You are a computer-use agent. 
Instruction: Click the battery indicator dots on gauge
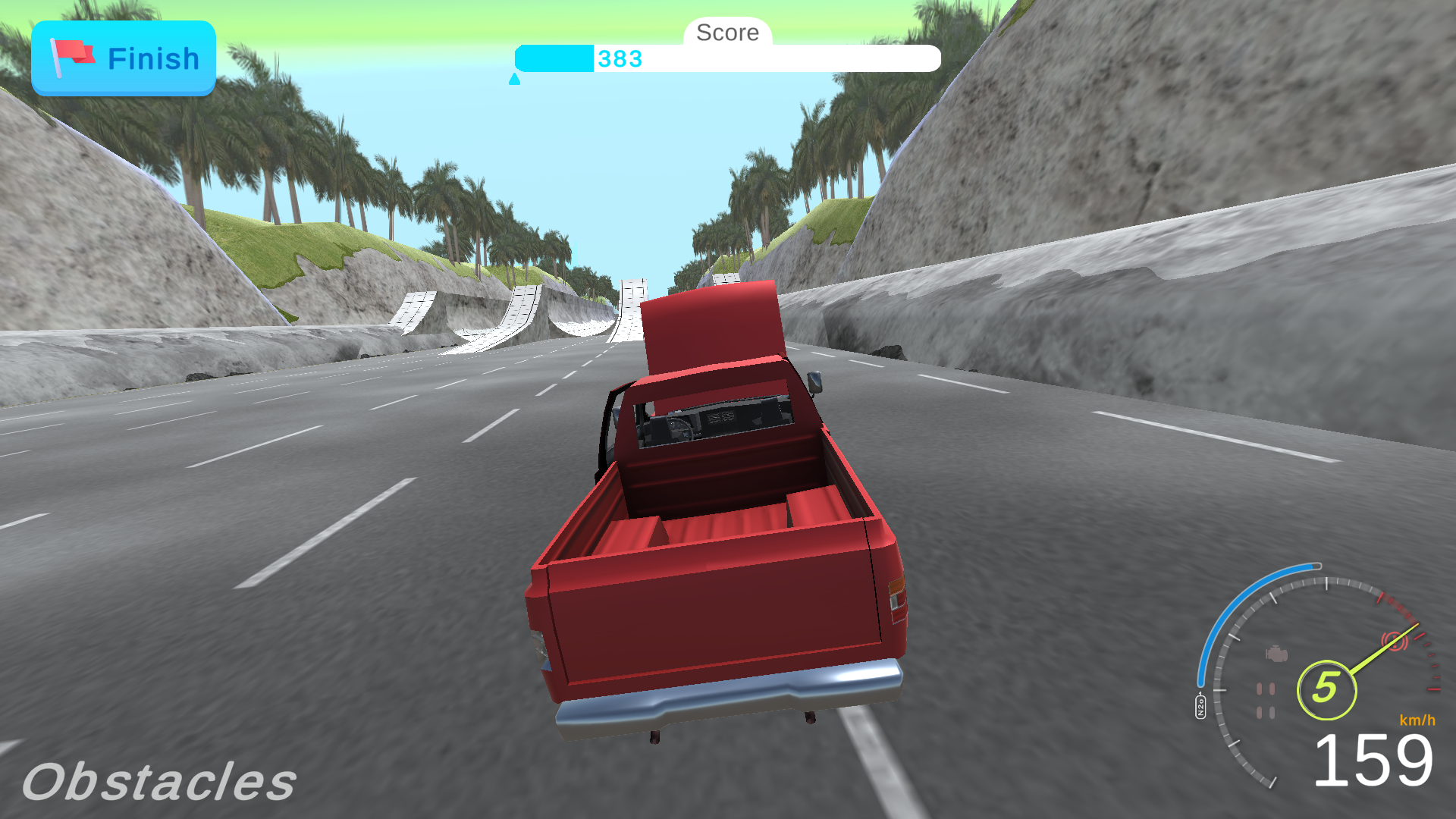click(x=1266, y=698)
